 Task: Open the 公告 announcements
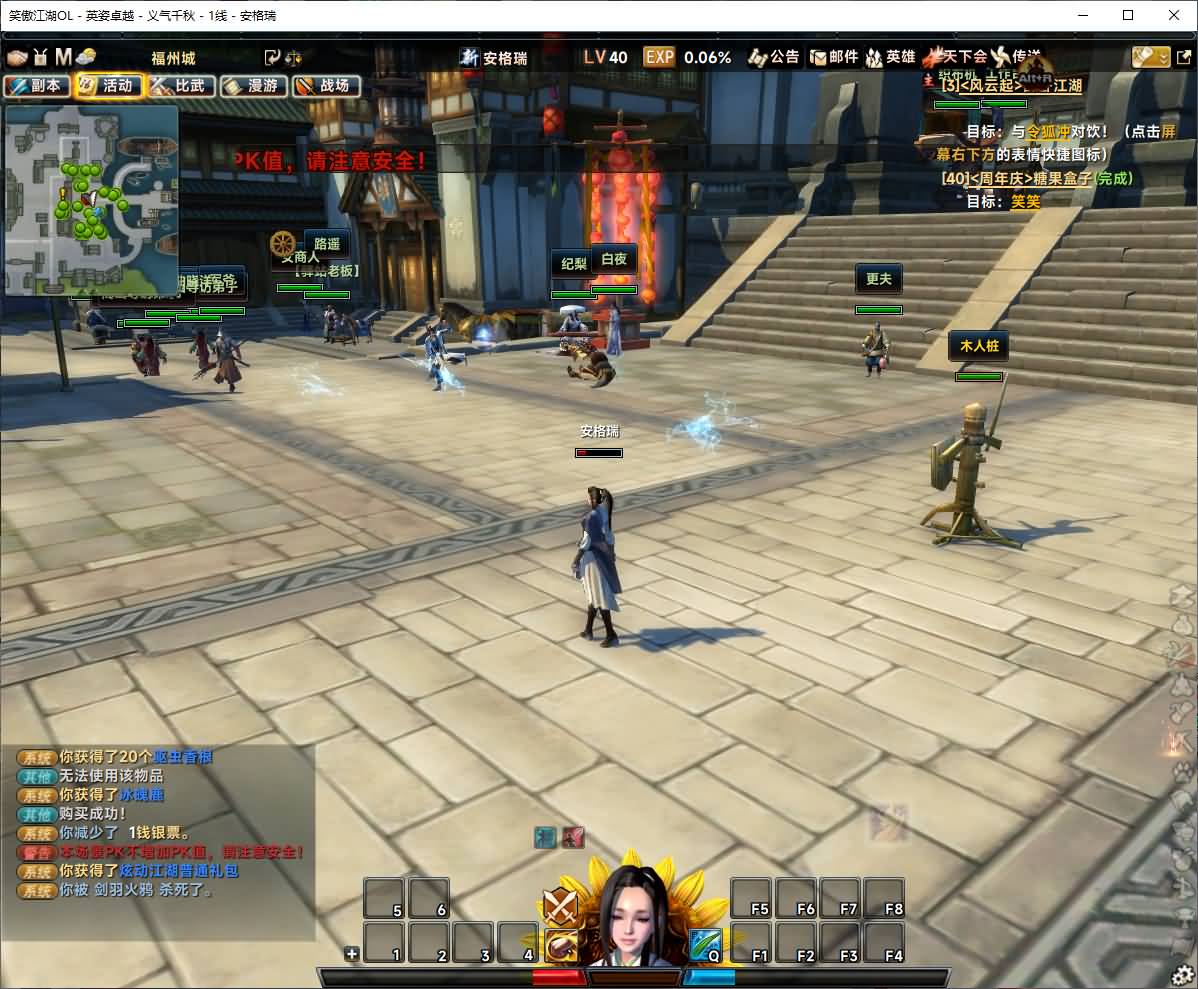[x=774, y=57]
